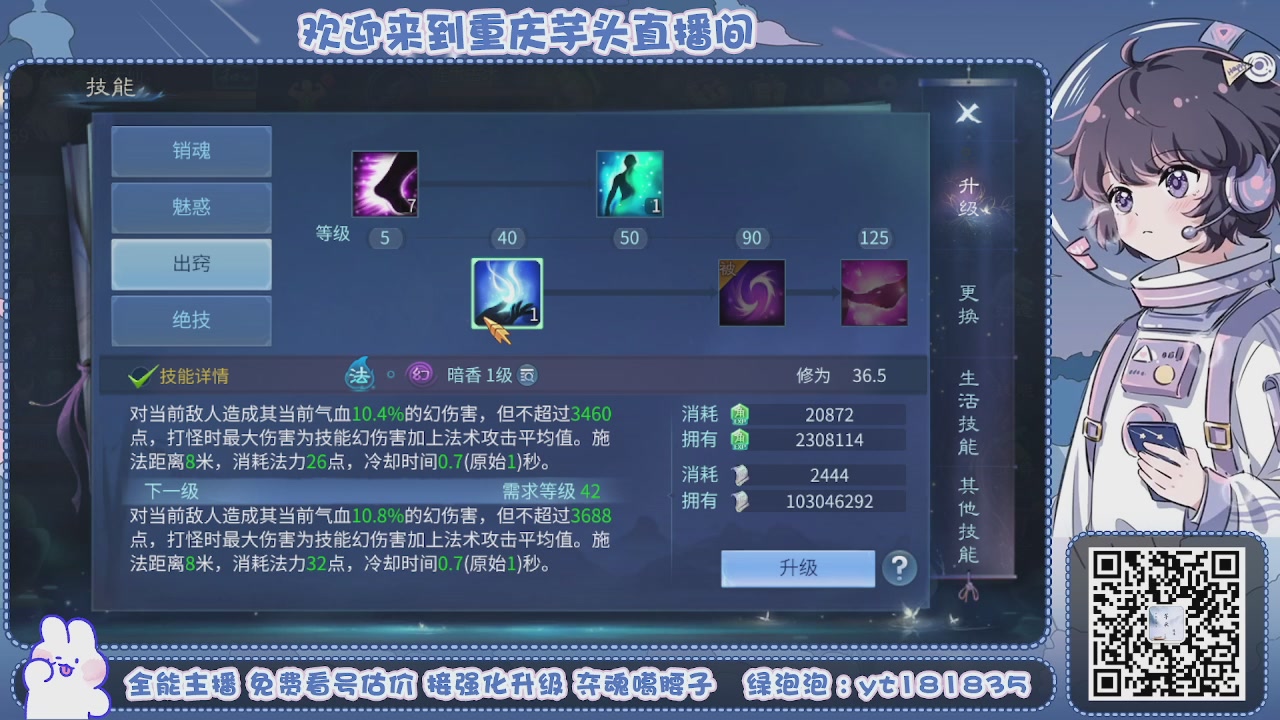
Task: Select the 绝技 skill category
Action: click(191, 321)
